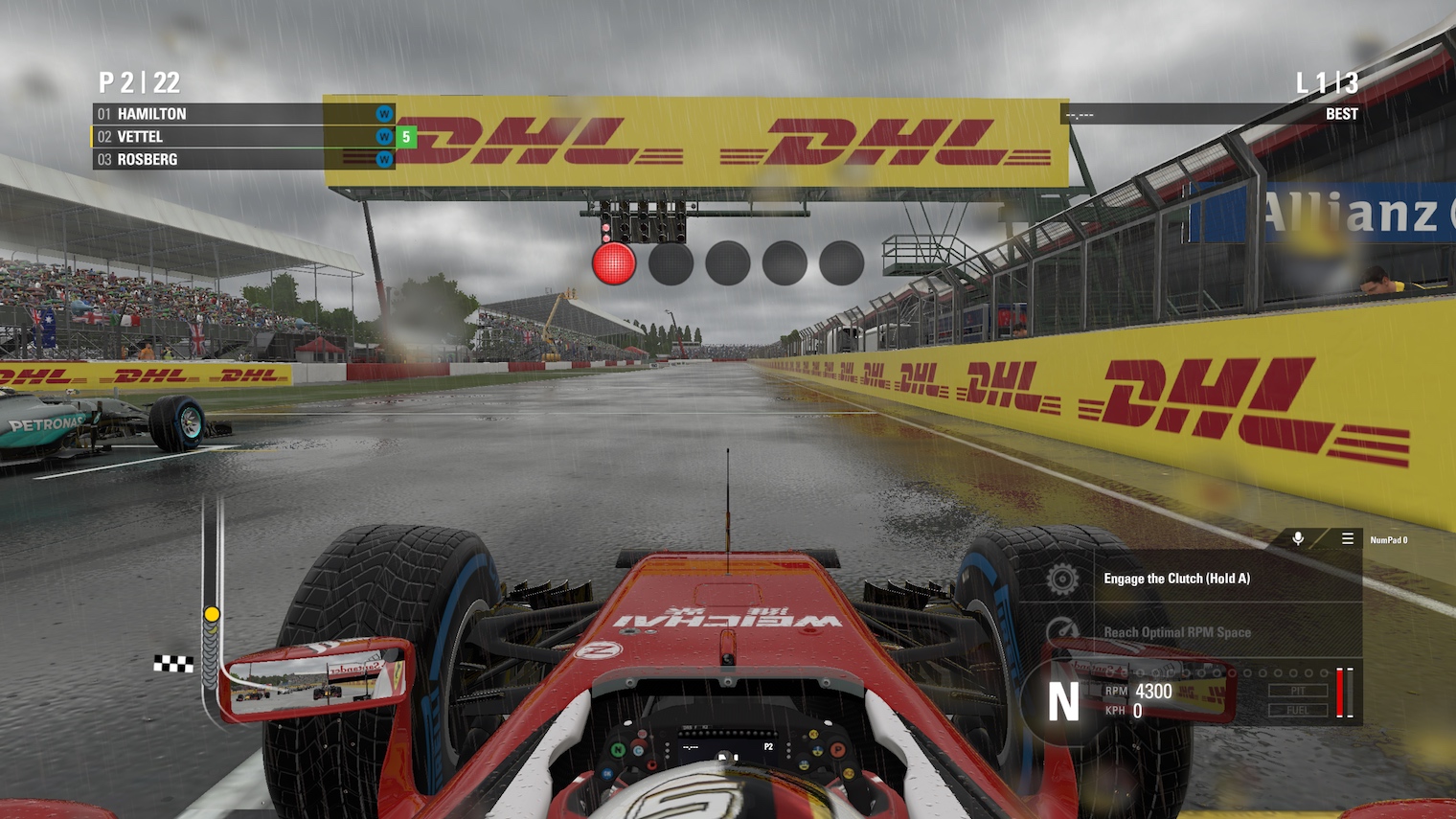This screenshot has width=1456, height=819.
Task: Activate the microphone voice command icon
Action: click(1298, 539)
